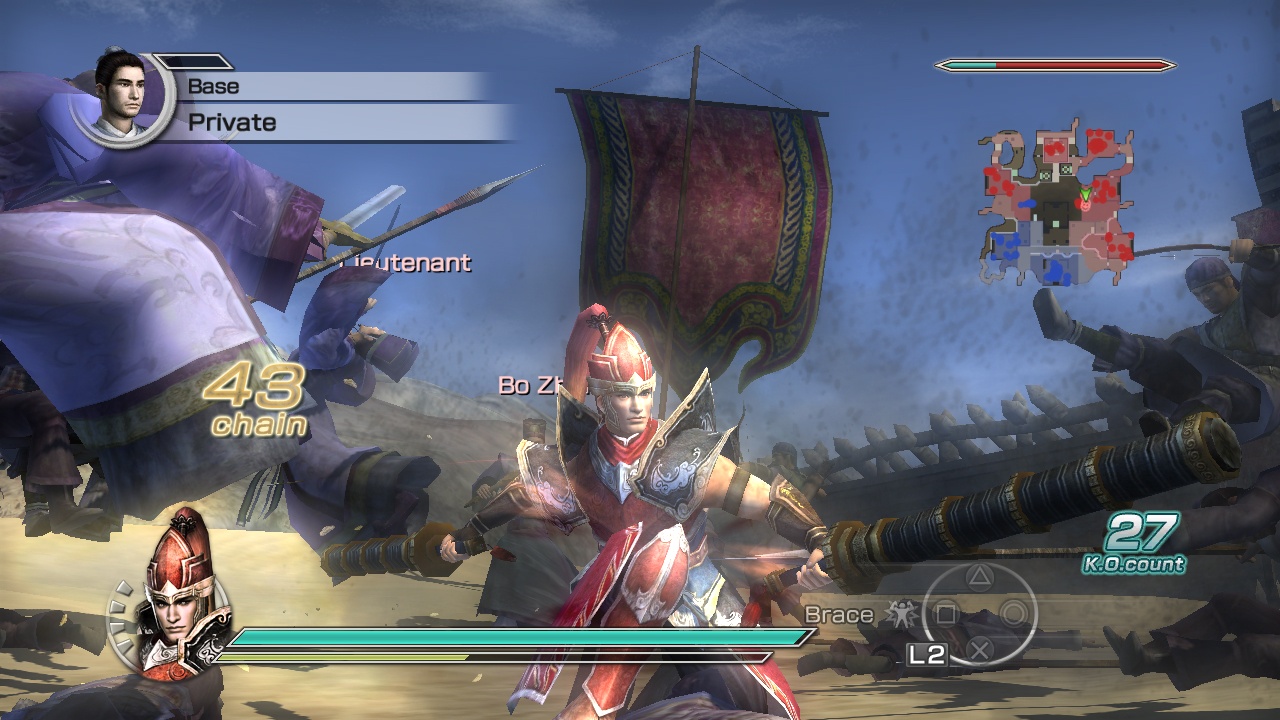Click the green player arrow on the minimap
This screenshot has width=1280, height=720.
(x=1086, y=193)
